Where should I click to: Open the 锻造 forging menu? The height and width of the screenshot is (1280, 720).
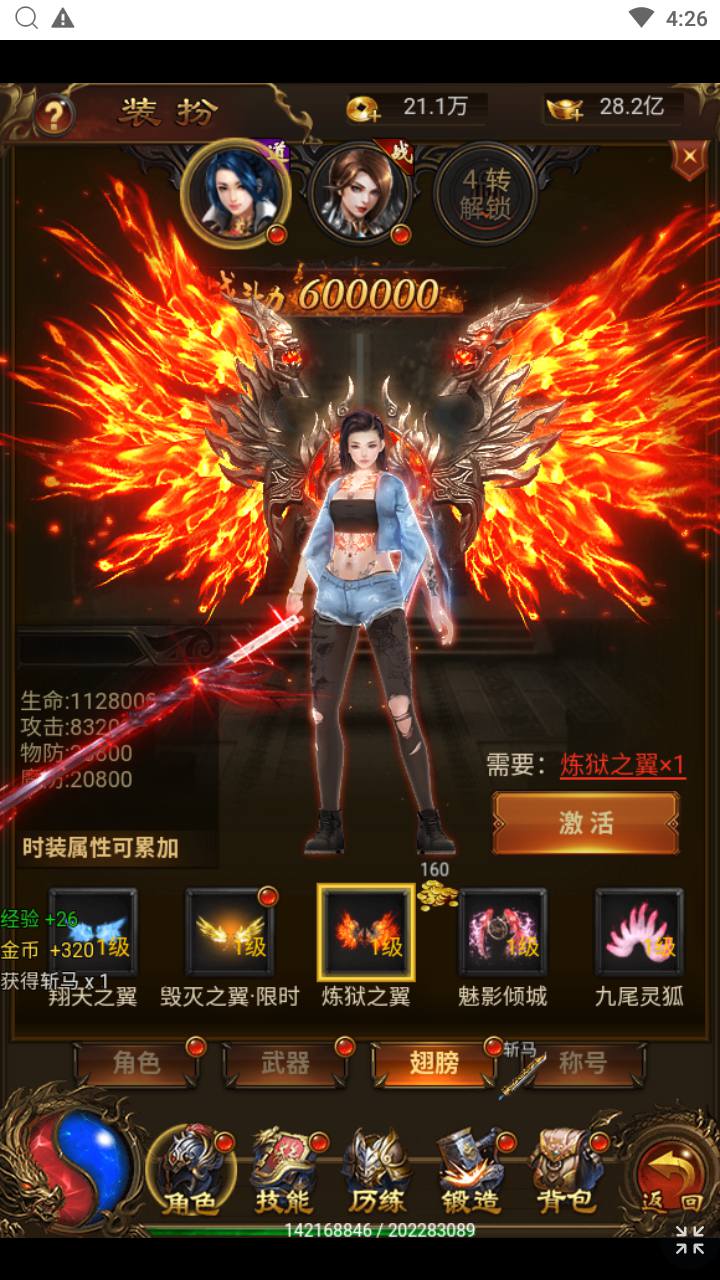pyautogui.click(x=470, y=1172)
